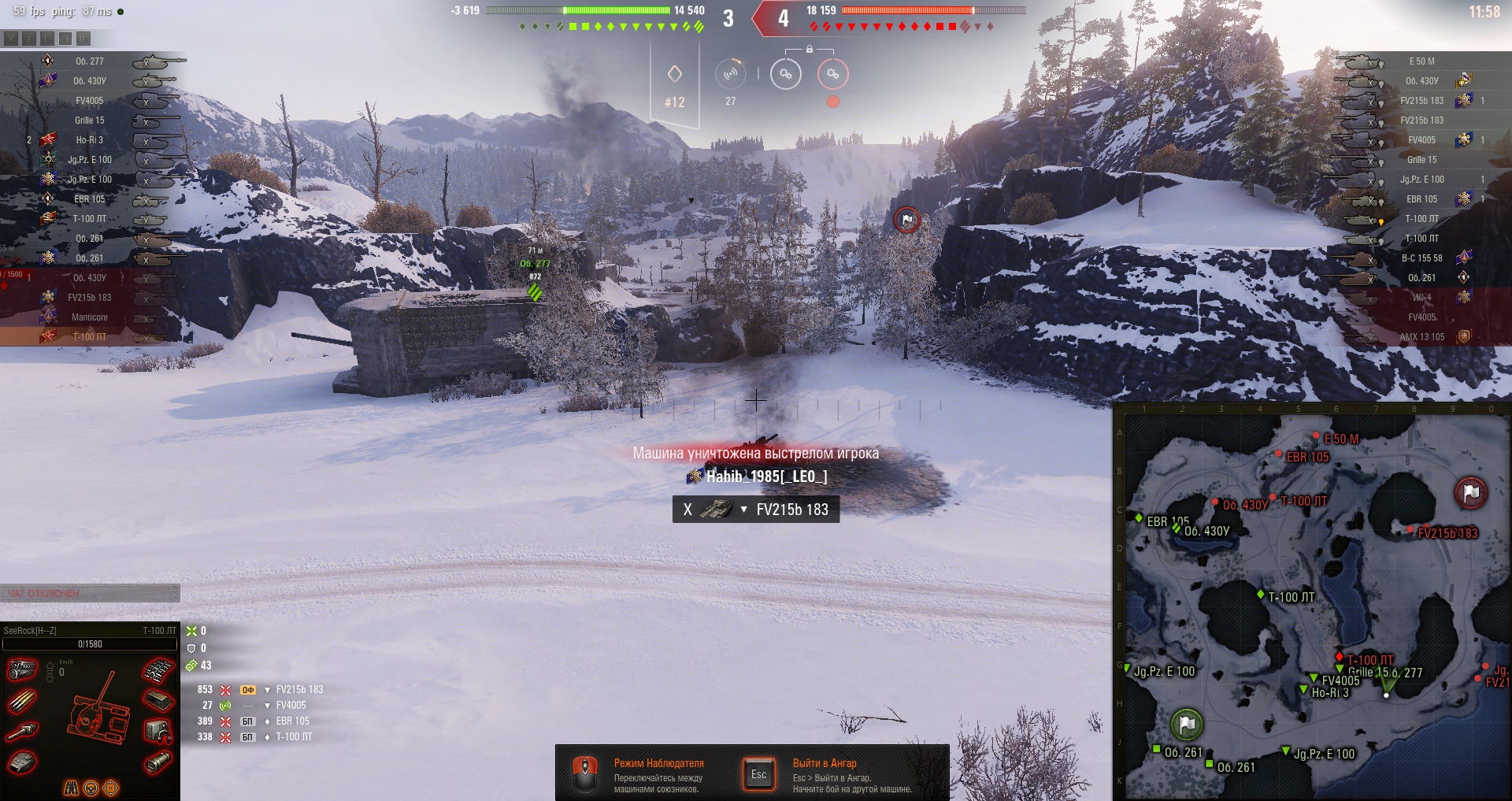
Task: Select the steering wheel driver icon
Action: 91,788
